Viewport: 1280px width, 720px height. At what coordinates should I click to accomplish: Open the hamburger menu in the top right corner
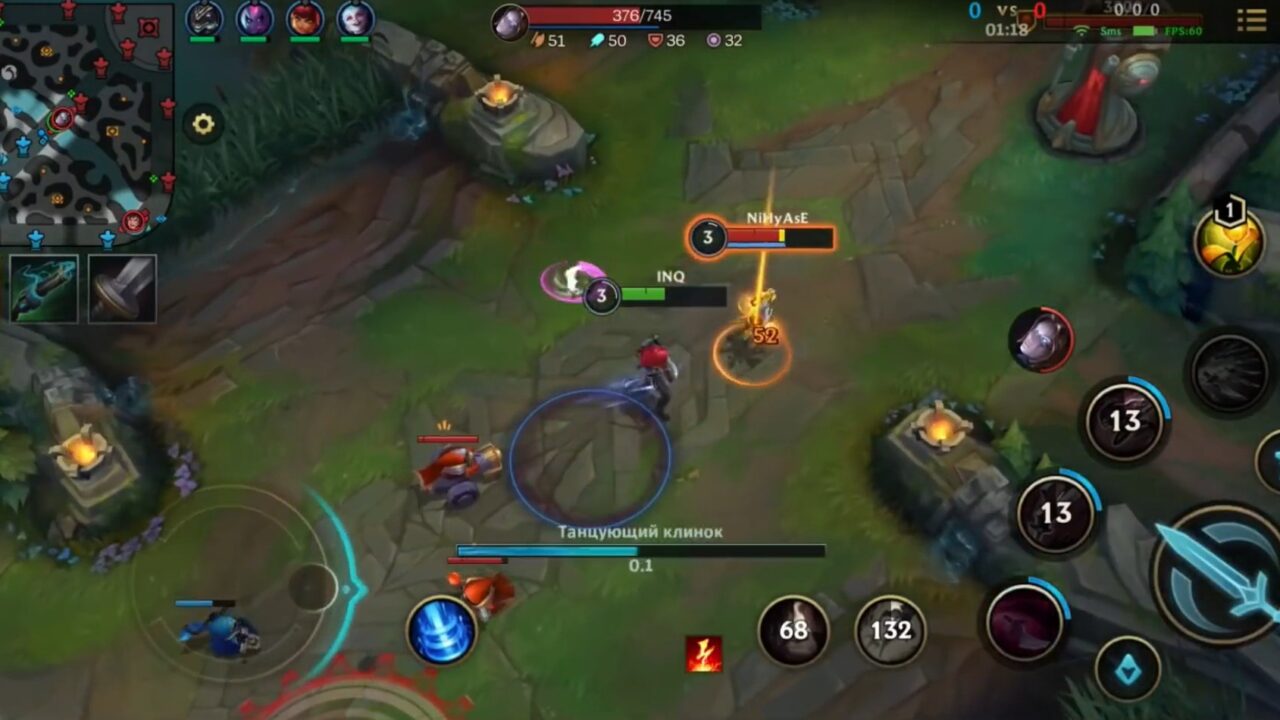click(x=1252, y=20)
